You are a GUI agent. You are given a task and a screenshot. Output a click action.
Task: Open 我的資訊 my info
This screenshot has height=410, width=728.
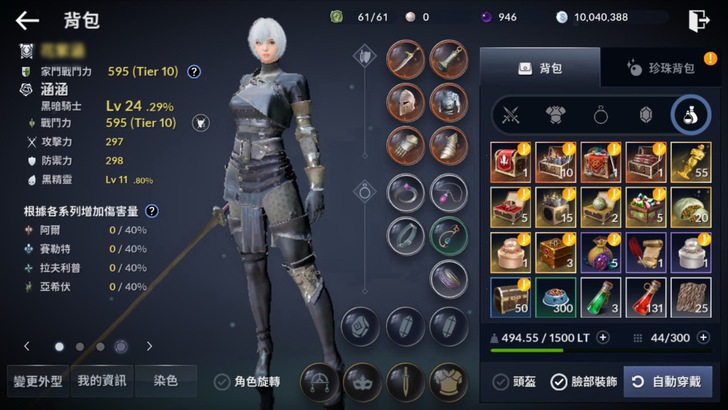[x=102, y=380]
